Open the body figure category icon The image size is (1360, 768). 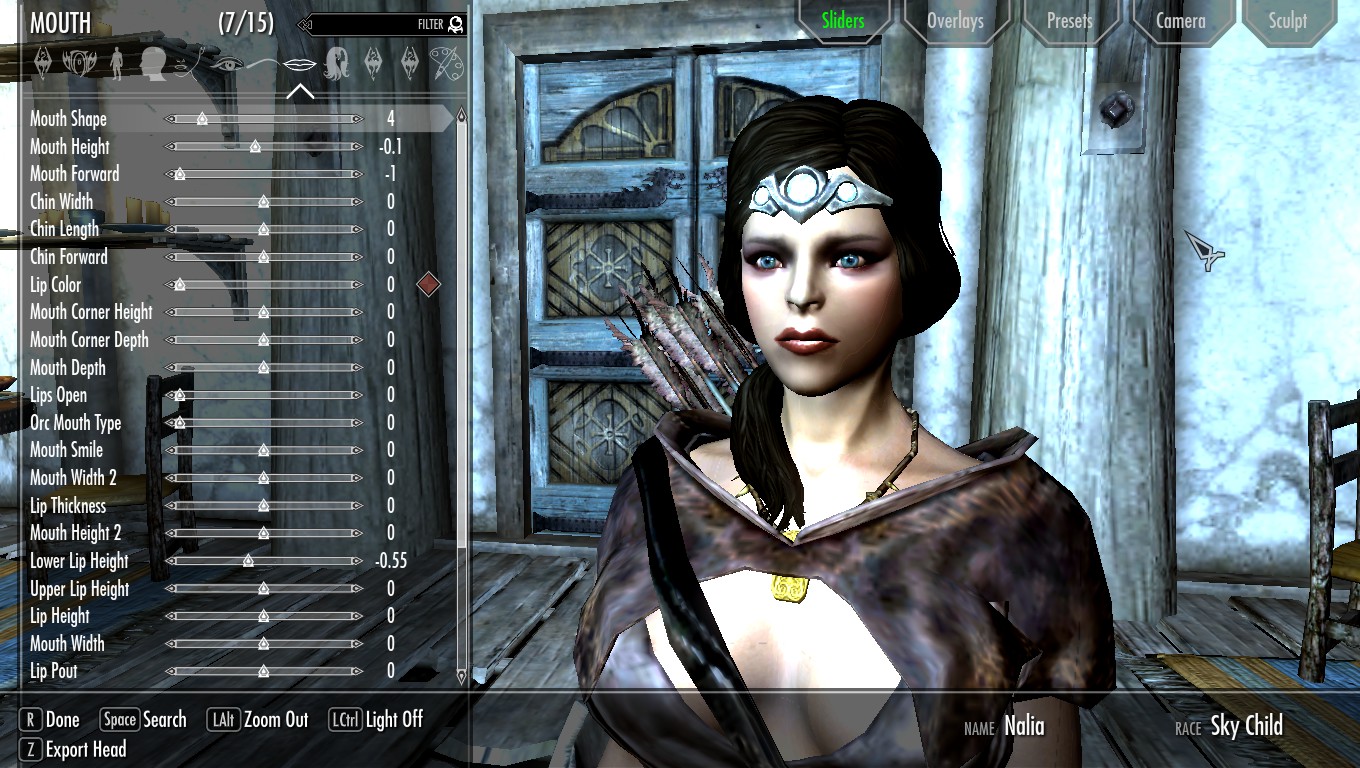tap(117, 63)
